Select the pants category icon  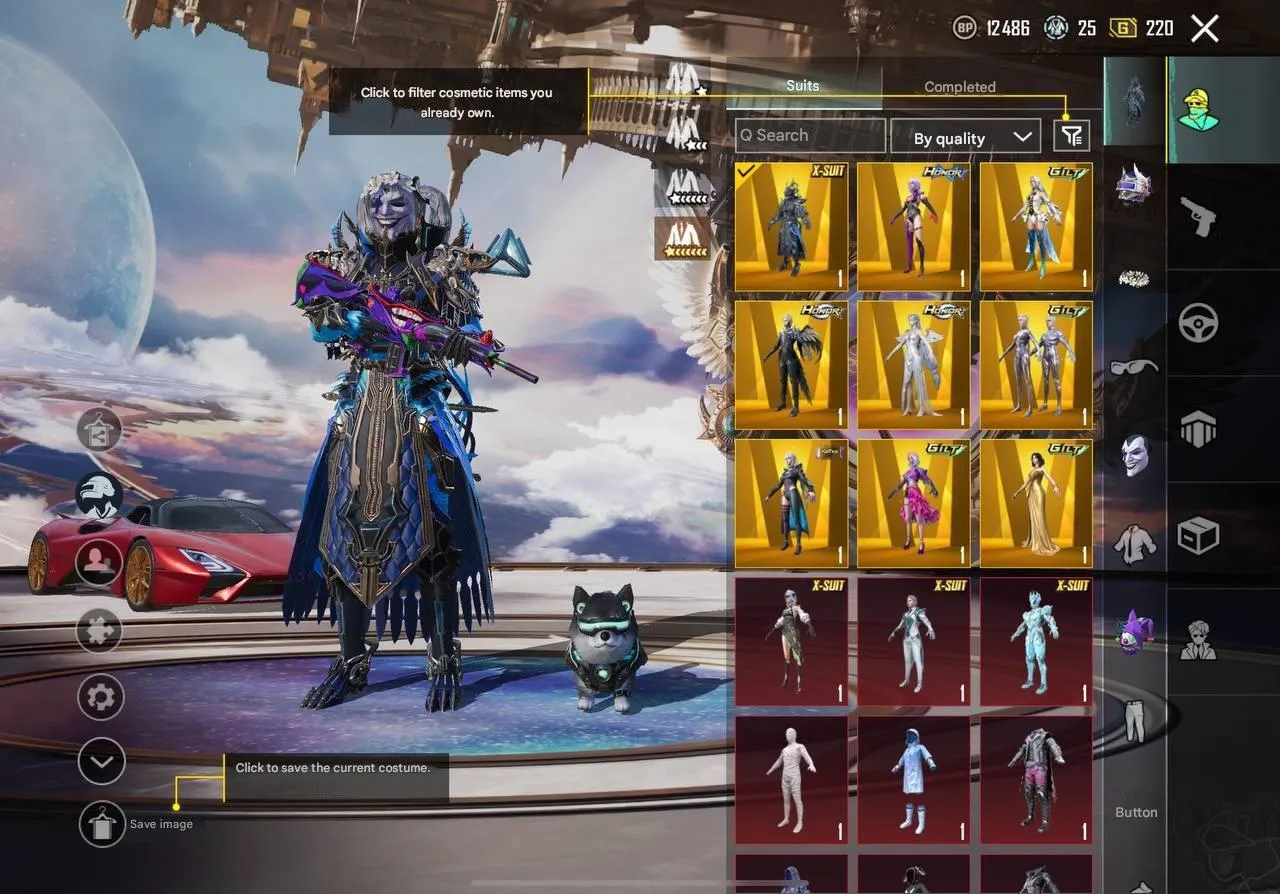coord(1135,722)
